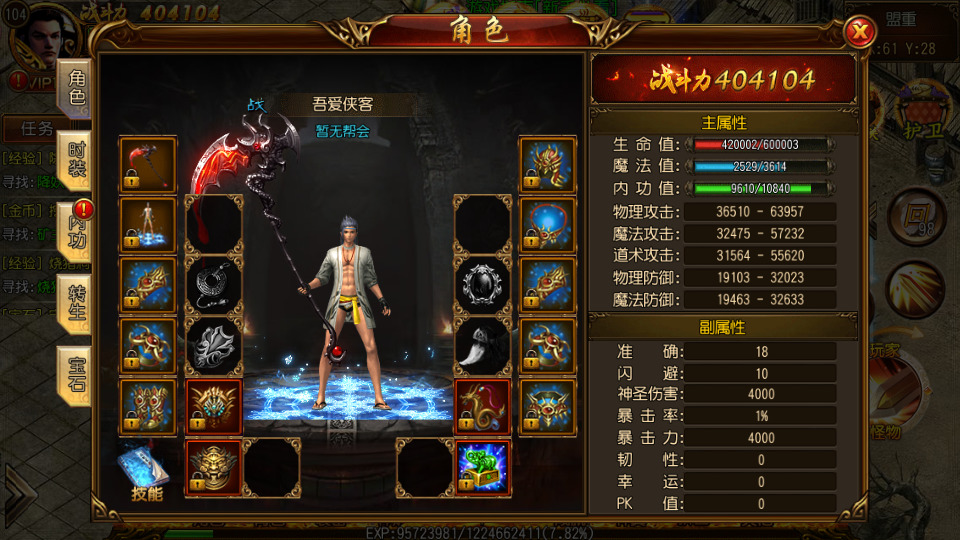Click the silver framed dark orb slot
Image resolution: width=960 pixels, height=540 pixels.
[483, 285]
